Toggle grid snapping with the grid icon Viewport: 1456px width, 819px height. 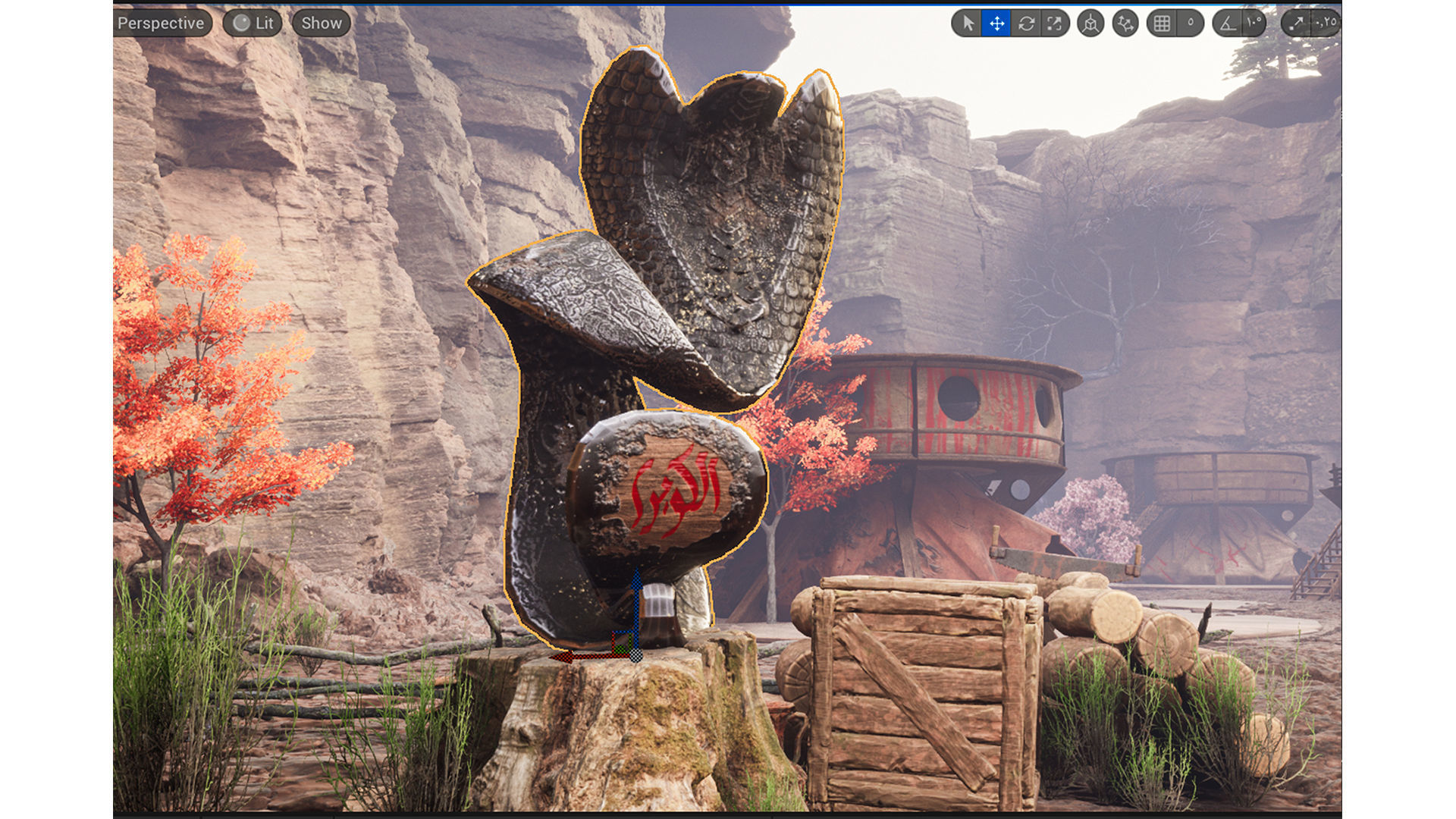1162,24
